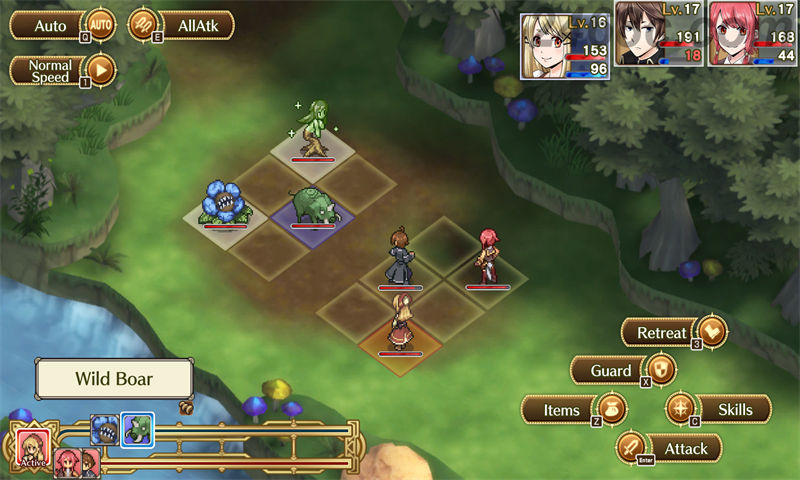Select the Attack command
This screenshot has height=480, width=800.
670,448
